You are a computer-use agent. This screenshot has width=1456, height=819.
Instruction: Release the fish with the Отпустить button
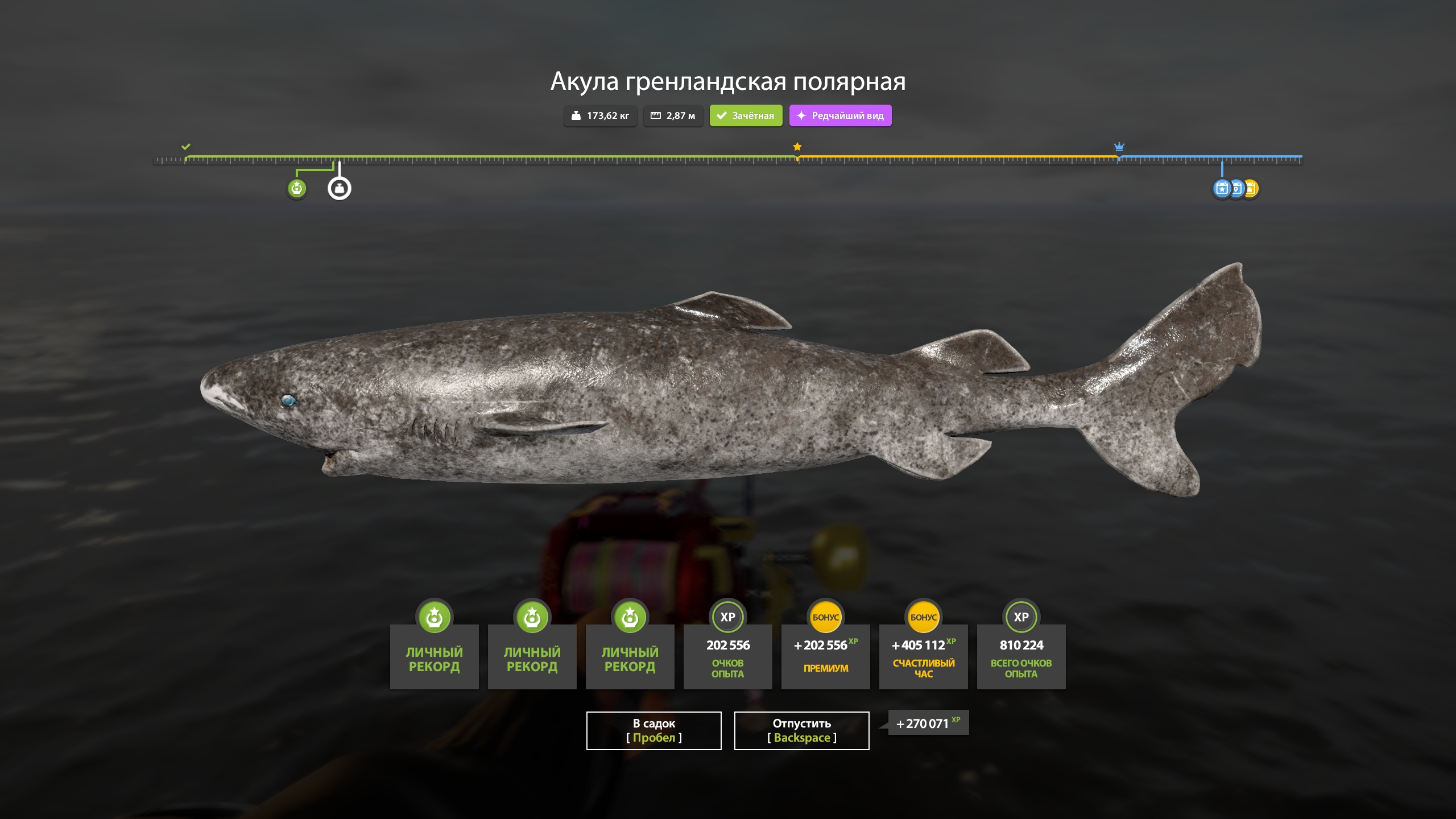801,730
